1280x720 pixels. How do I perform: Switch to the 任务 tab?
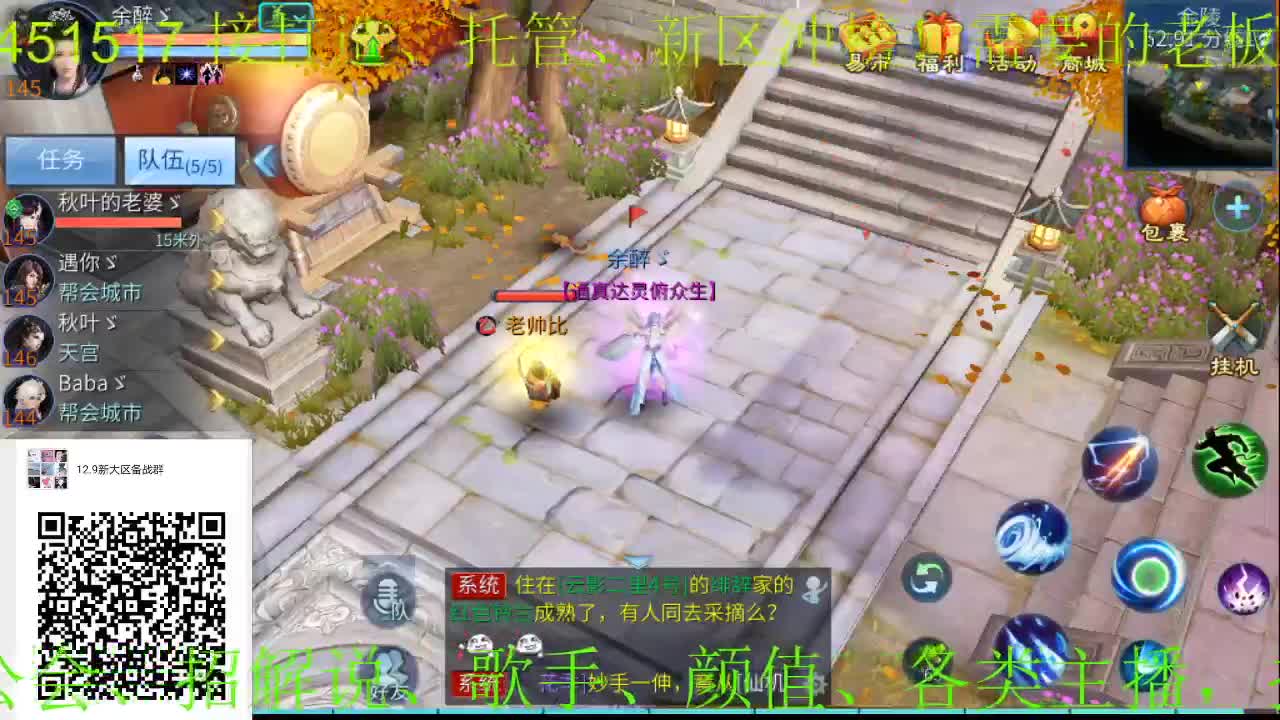click(x=62, y=160)
